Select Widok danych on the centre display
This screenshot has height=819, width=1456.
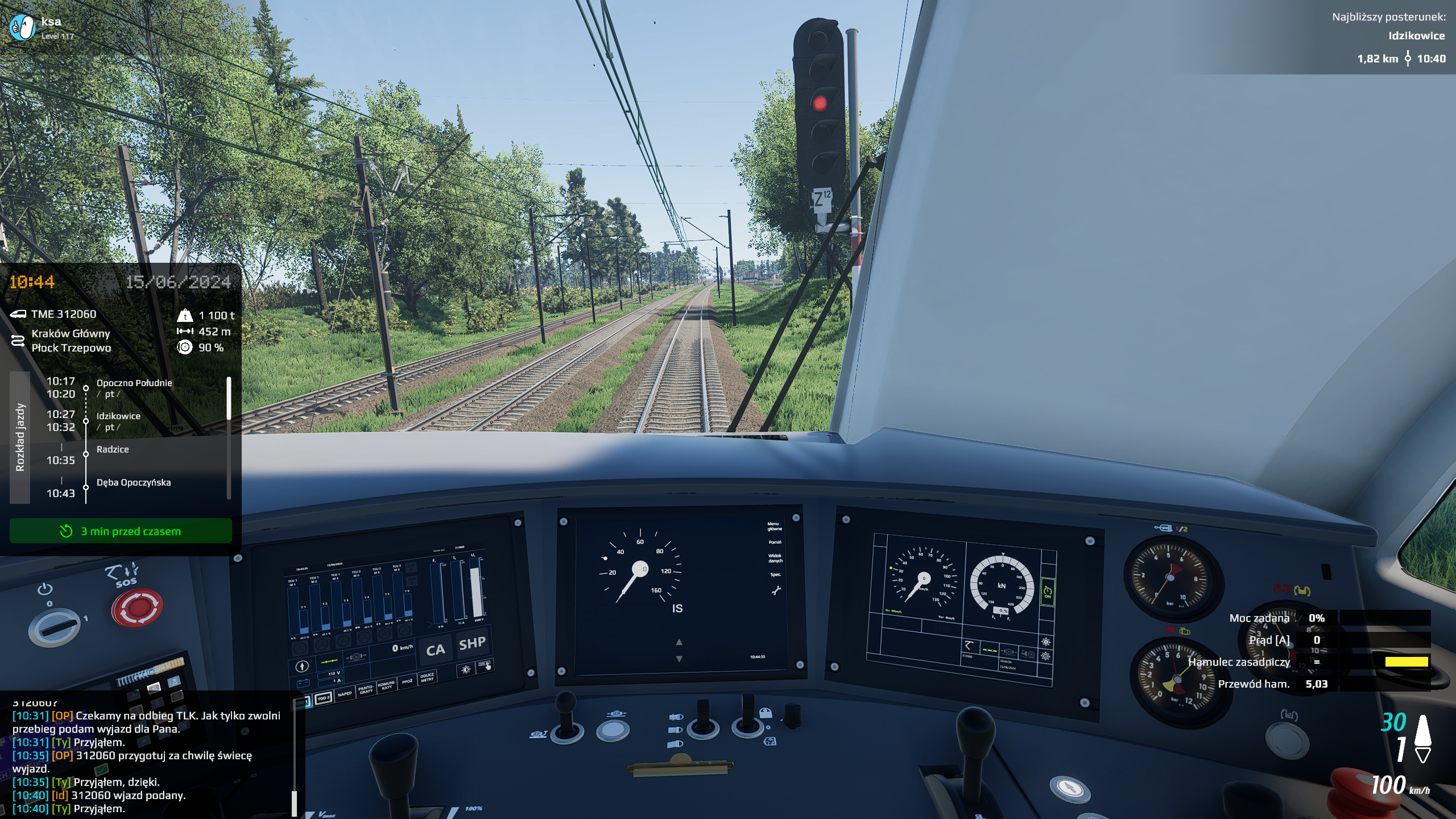(x=775, y=558)
